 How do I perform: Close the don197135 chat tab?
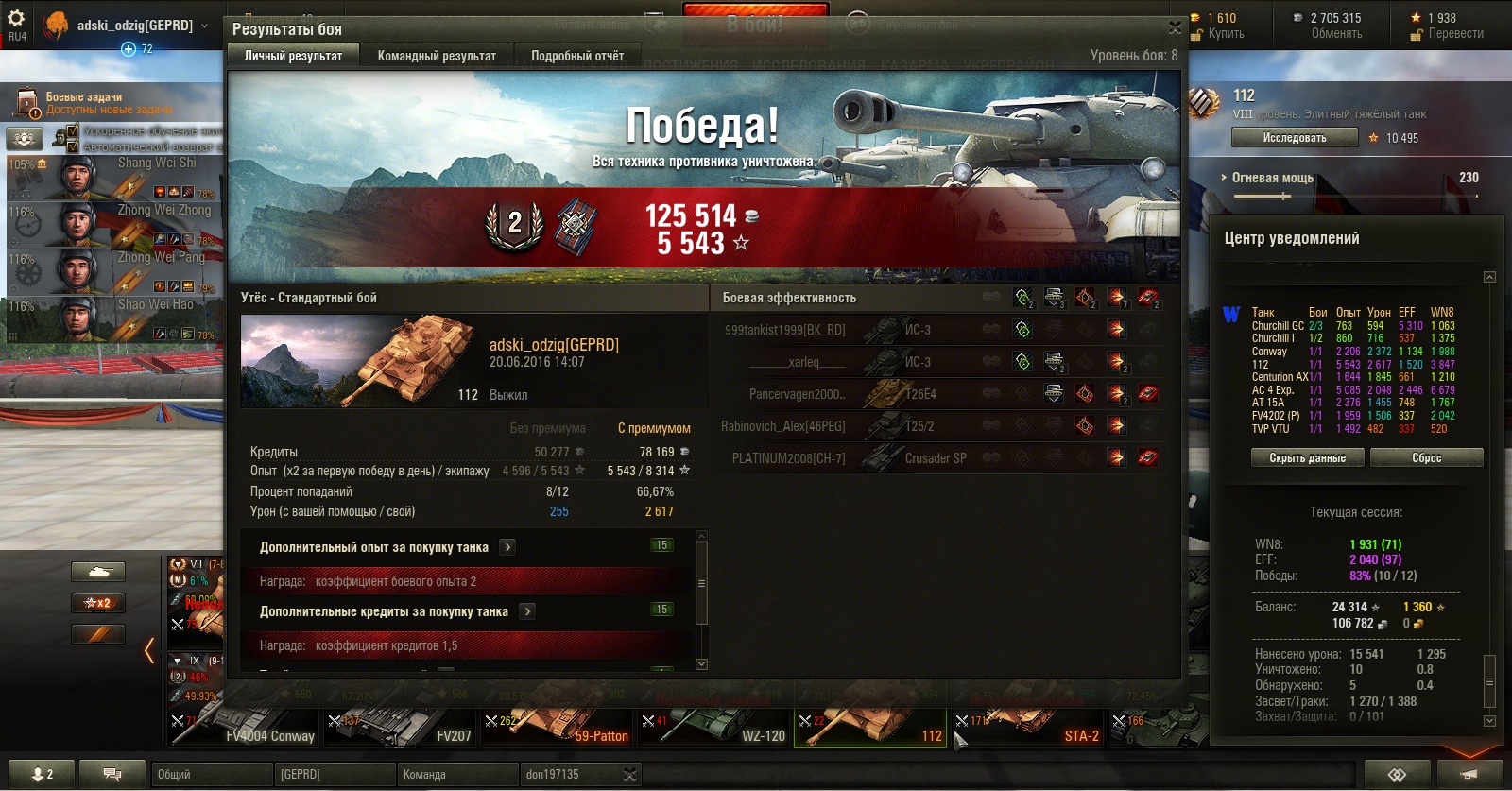[x=630, y=775]
